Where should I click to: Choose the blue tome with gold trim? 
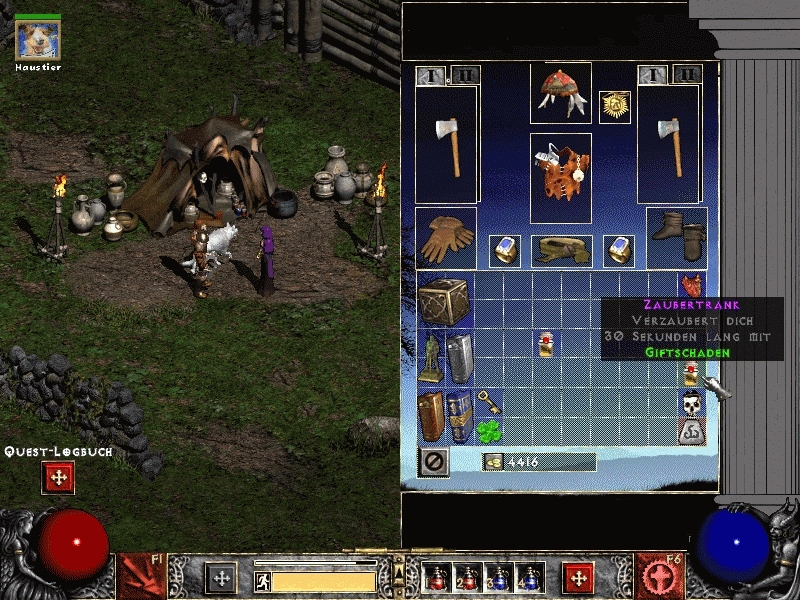pos(460,416)
